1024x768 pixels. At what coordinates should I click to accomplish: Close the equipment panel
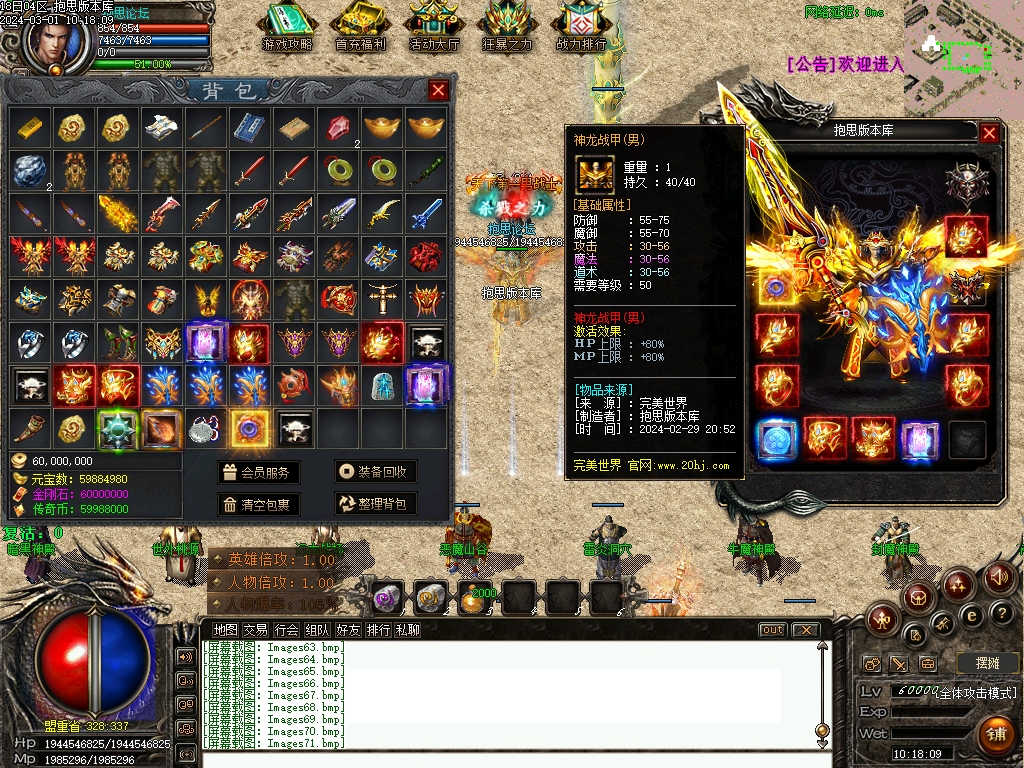[x=989, y=132]
